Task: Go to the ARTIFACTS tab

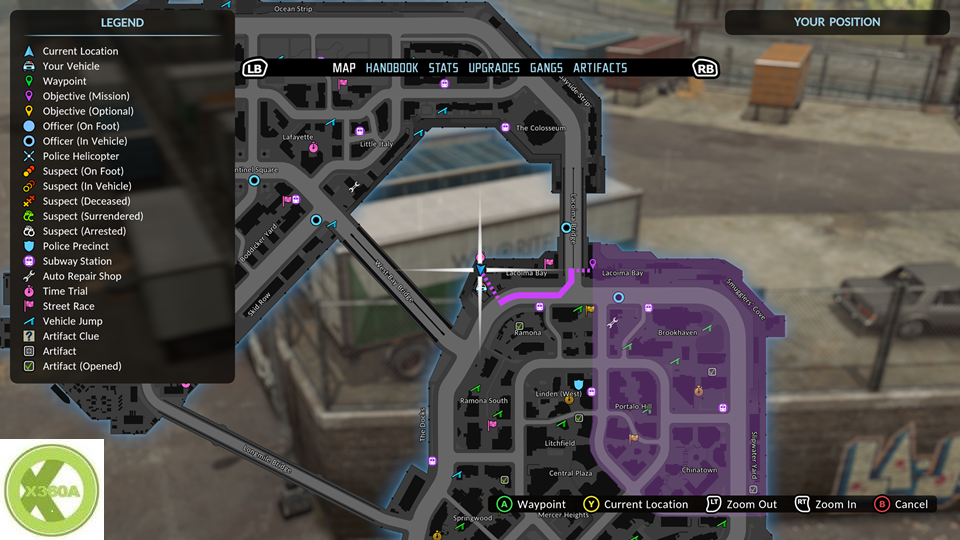Action: pyautogui.click(x=600, y=68)
